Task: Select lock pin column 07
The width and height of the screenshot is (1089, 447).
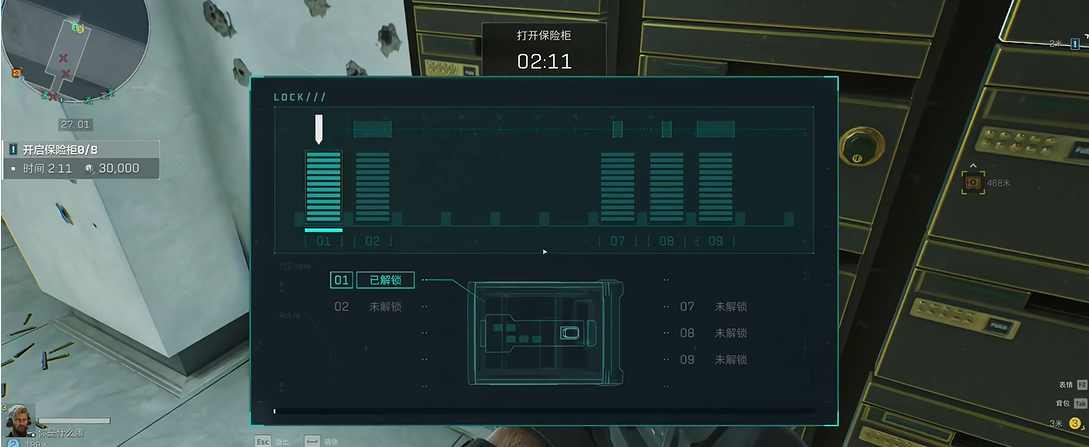Action: 617,187
